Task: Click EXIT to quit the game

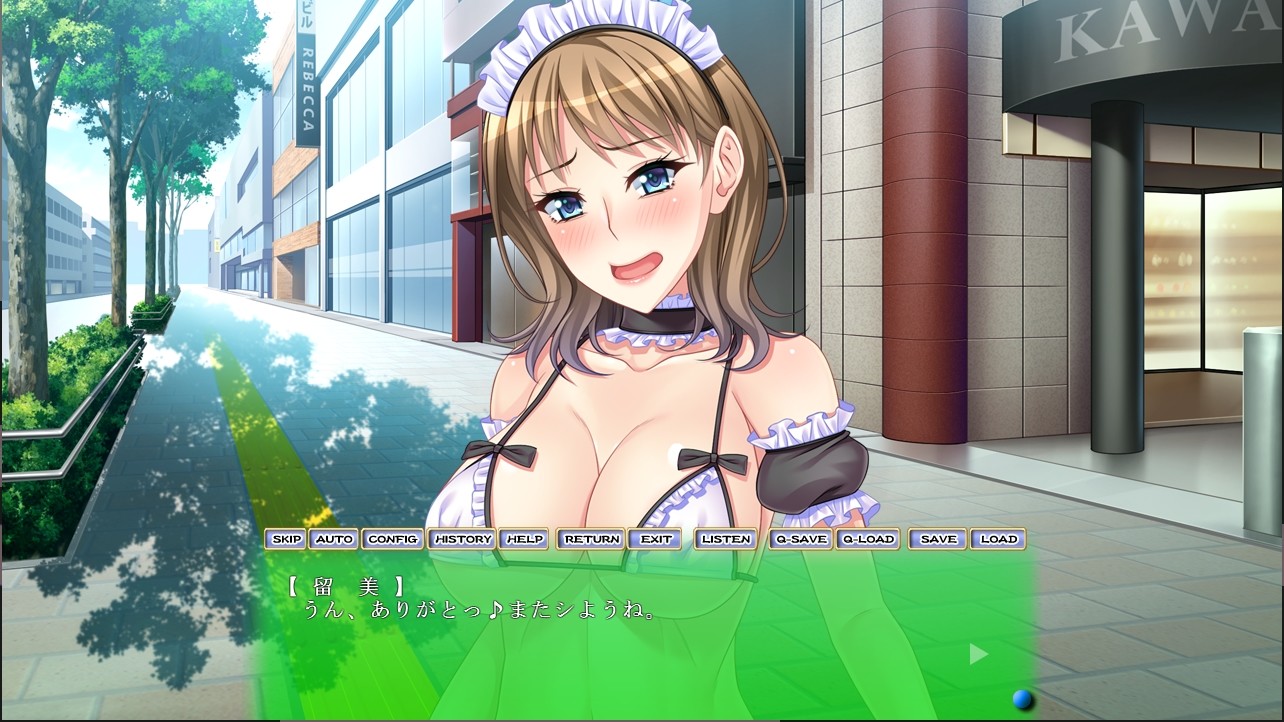Action: 656,538
